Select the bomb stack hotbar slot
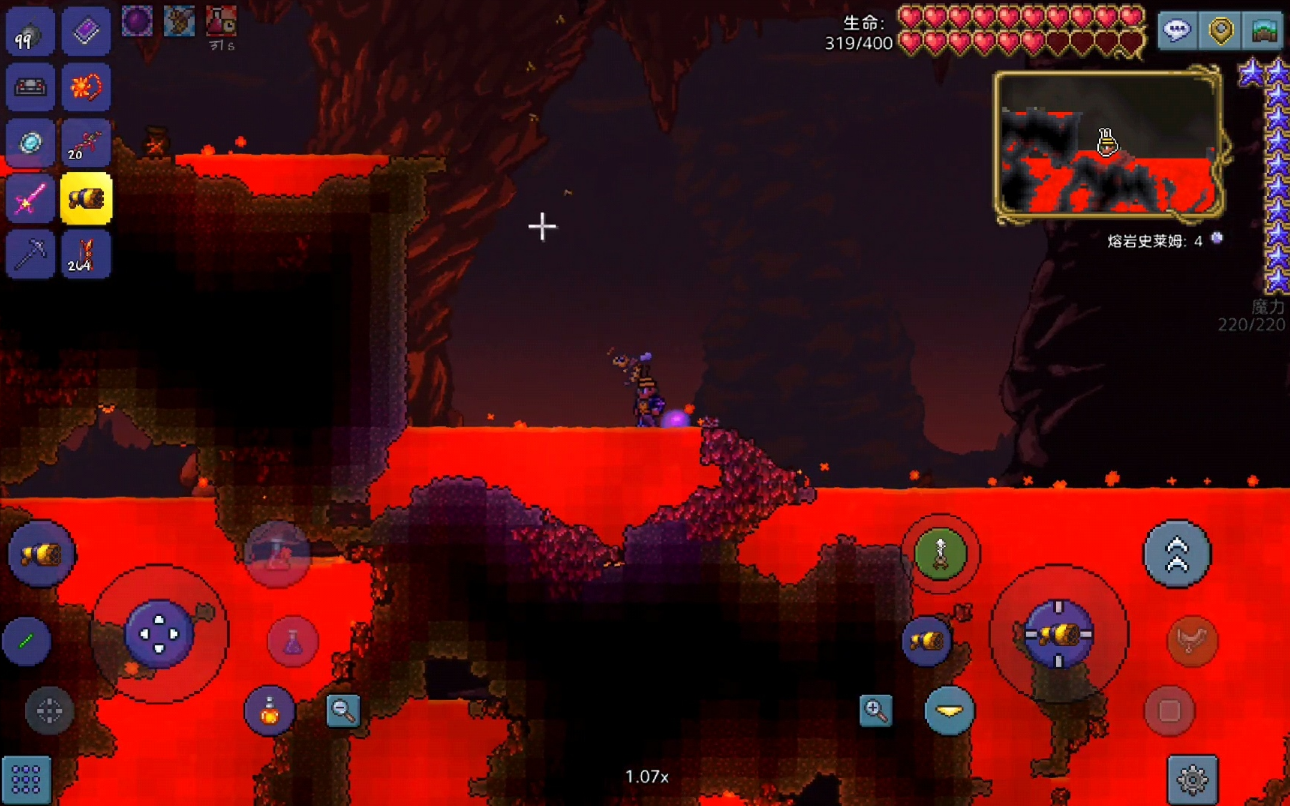Image resolution: width=1290 pixels, height=806 pixels. [29, 34]
